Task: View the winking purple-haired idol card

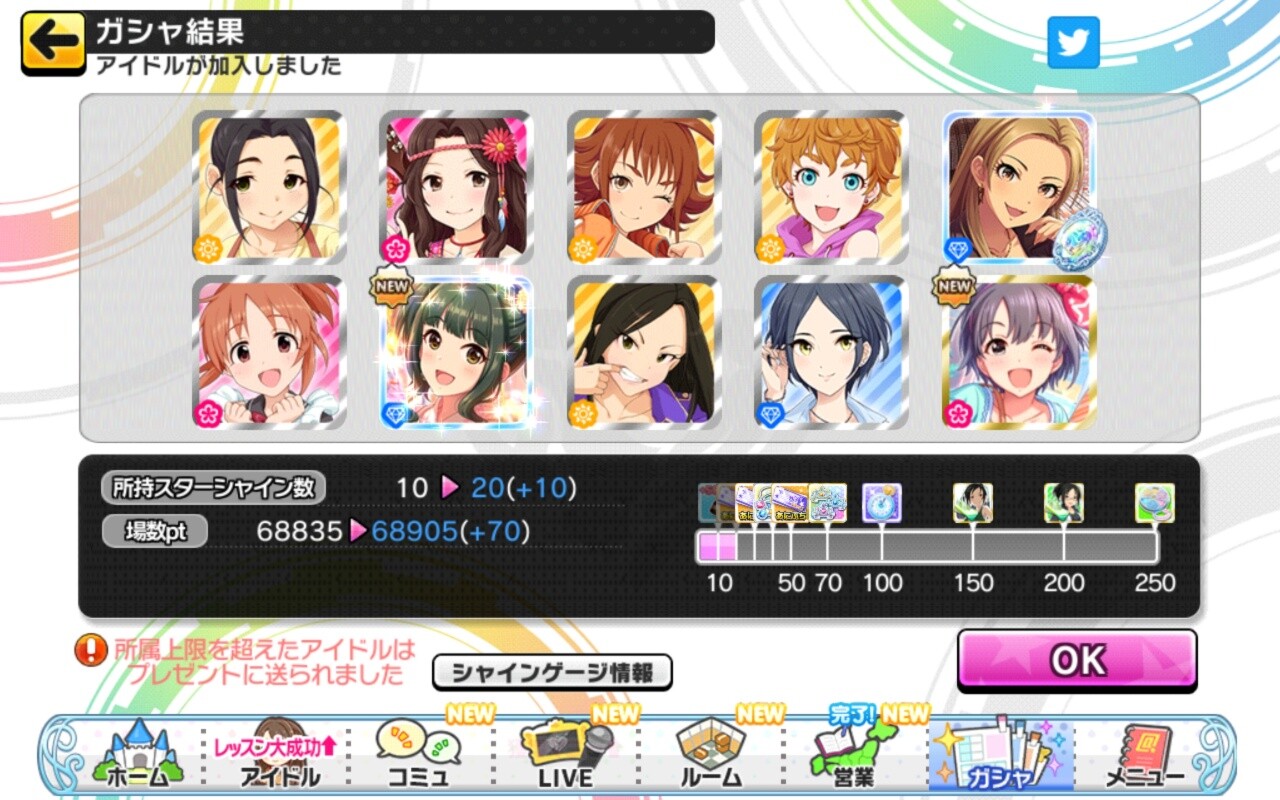Action: coord(1019,353)
